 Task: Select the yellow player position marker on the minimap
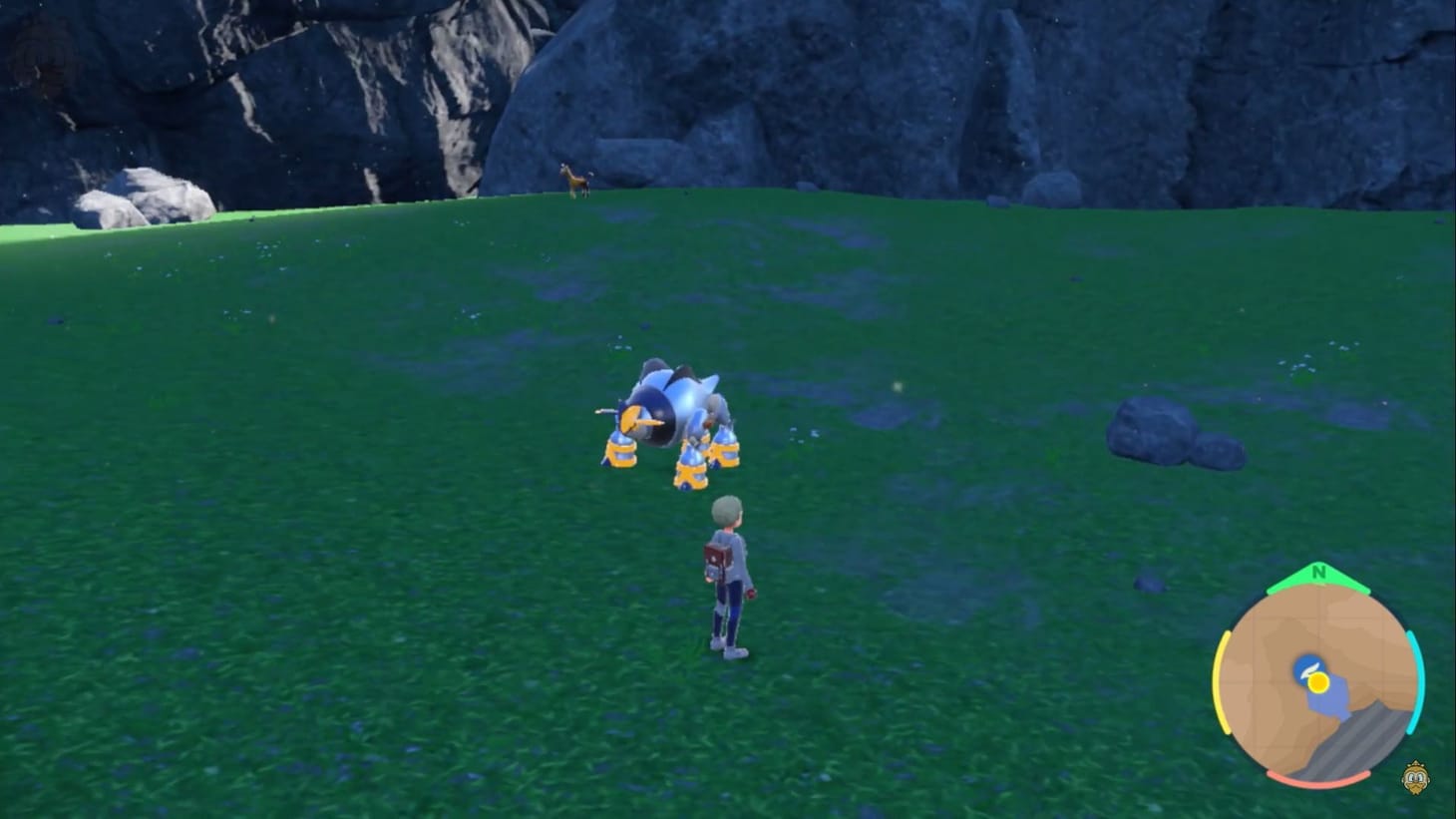[1319, 683]
